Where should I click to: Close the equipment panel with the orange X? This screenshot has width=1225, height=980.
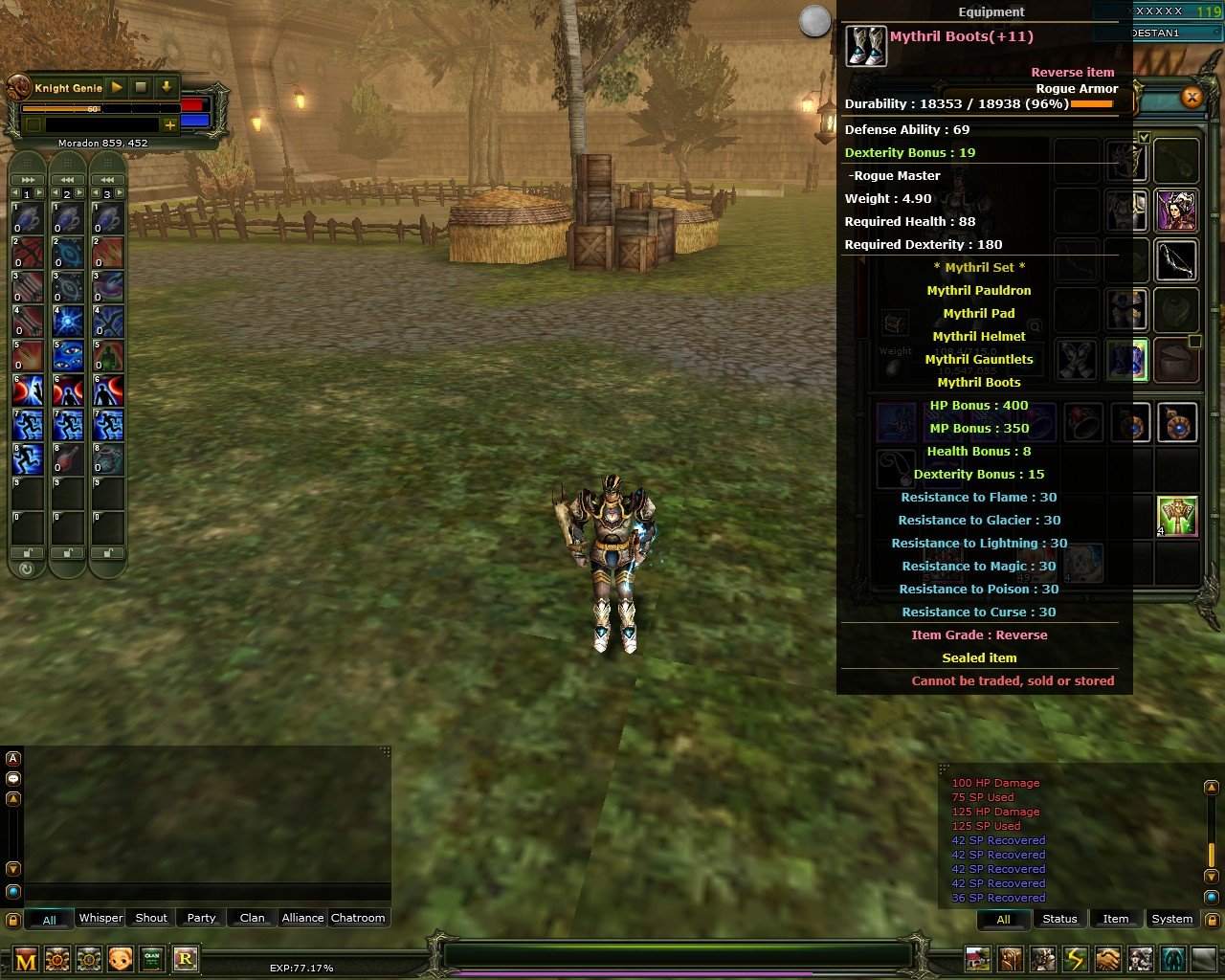click(1192, 98)
